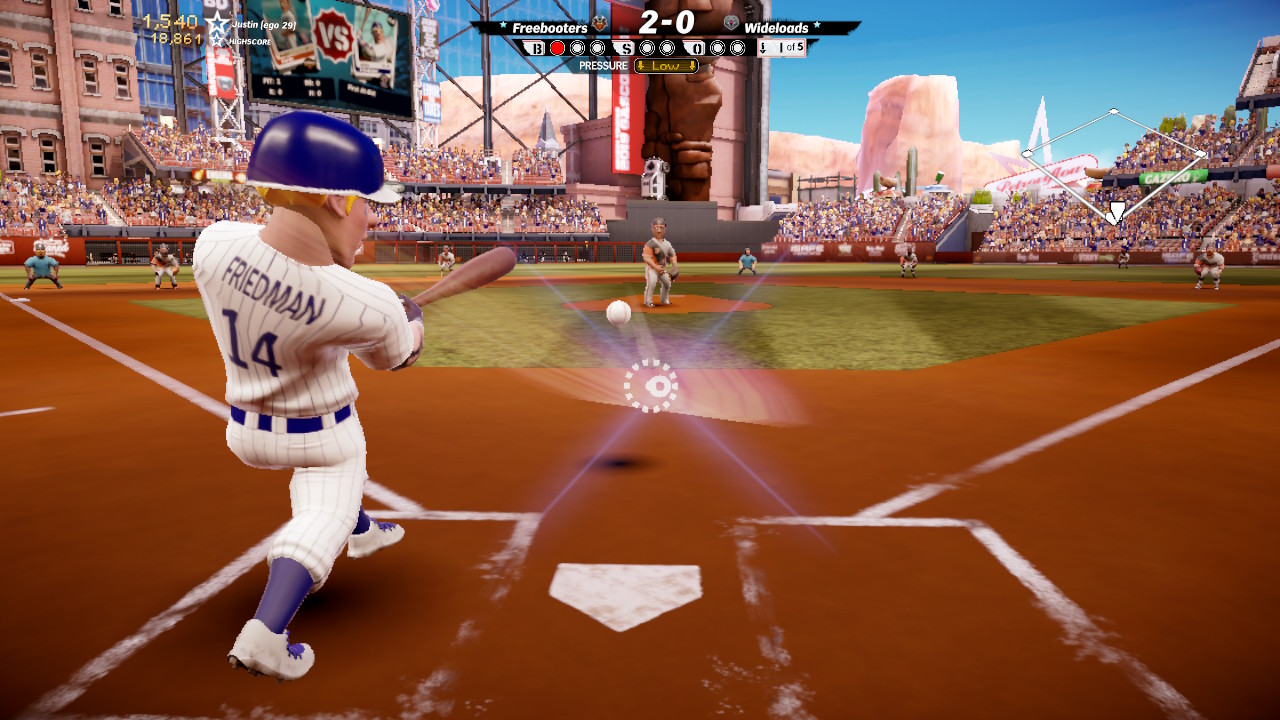Toggle the first empty strike indicator circle
Screen dimensions: 1280x720
tap(647, 47)
